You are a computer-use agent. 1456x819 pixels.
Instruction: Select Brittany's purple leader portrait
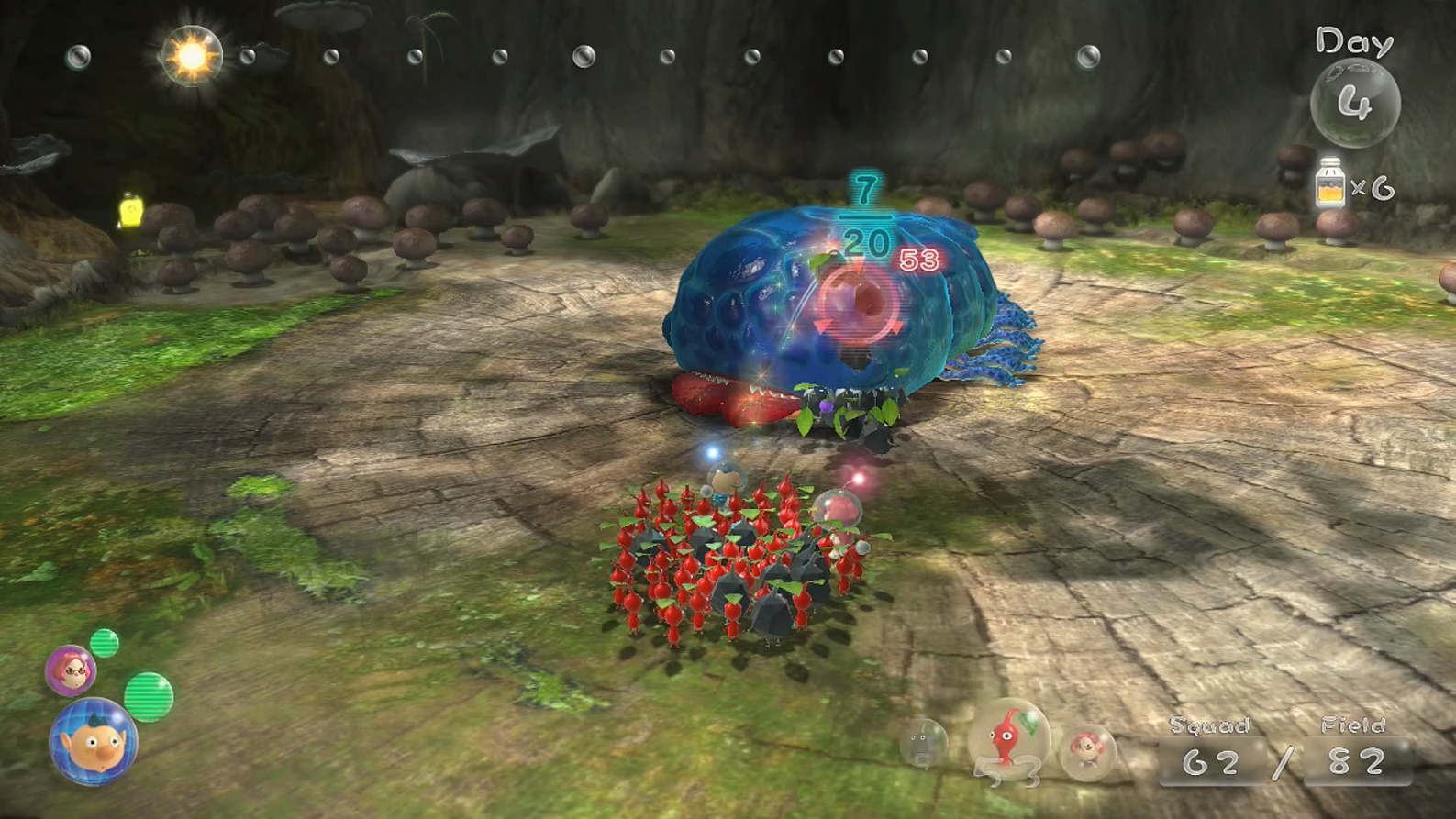click(x=69, y=670)
